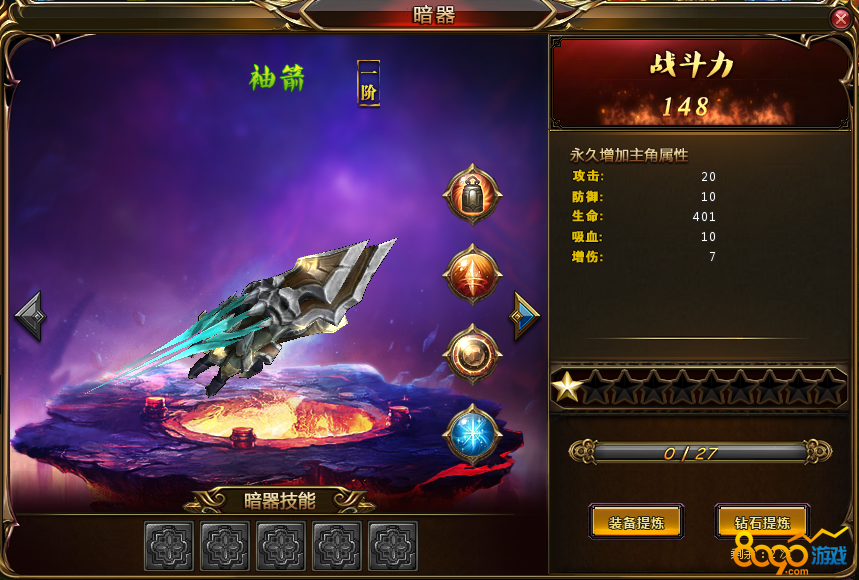
Task: Close the 暗器 panel
Action: [x=840, y=18]
